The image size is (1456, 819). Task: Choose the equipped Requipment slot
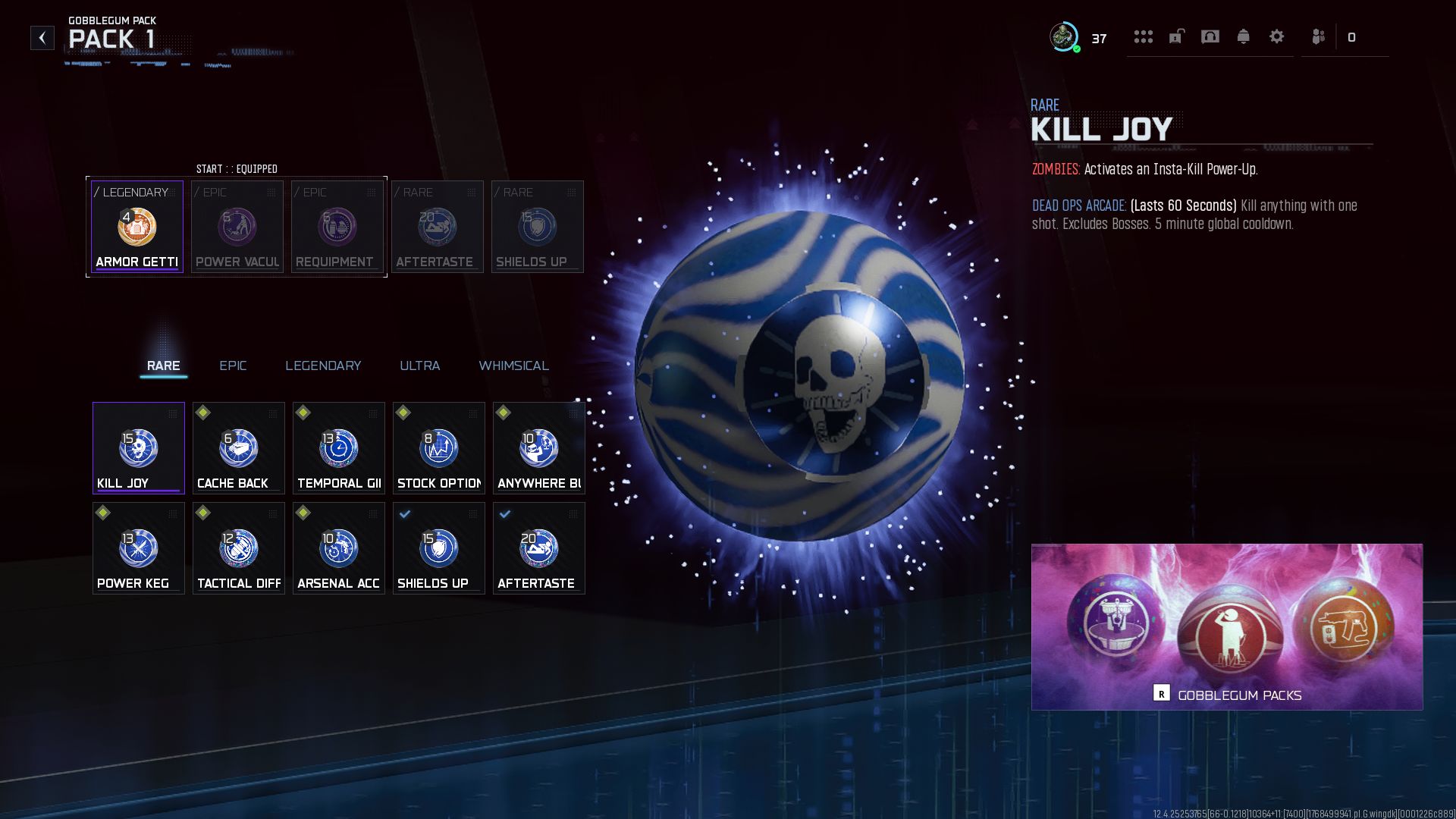[337, 227]
